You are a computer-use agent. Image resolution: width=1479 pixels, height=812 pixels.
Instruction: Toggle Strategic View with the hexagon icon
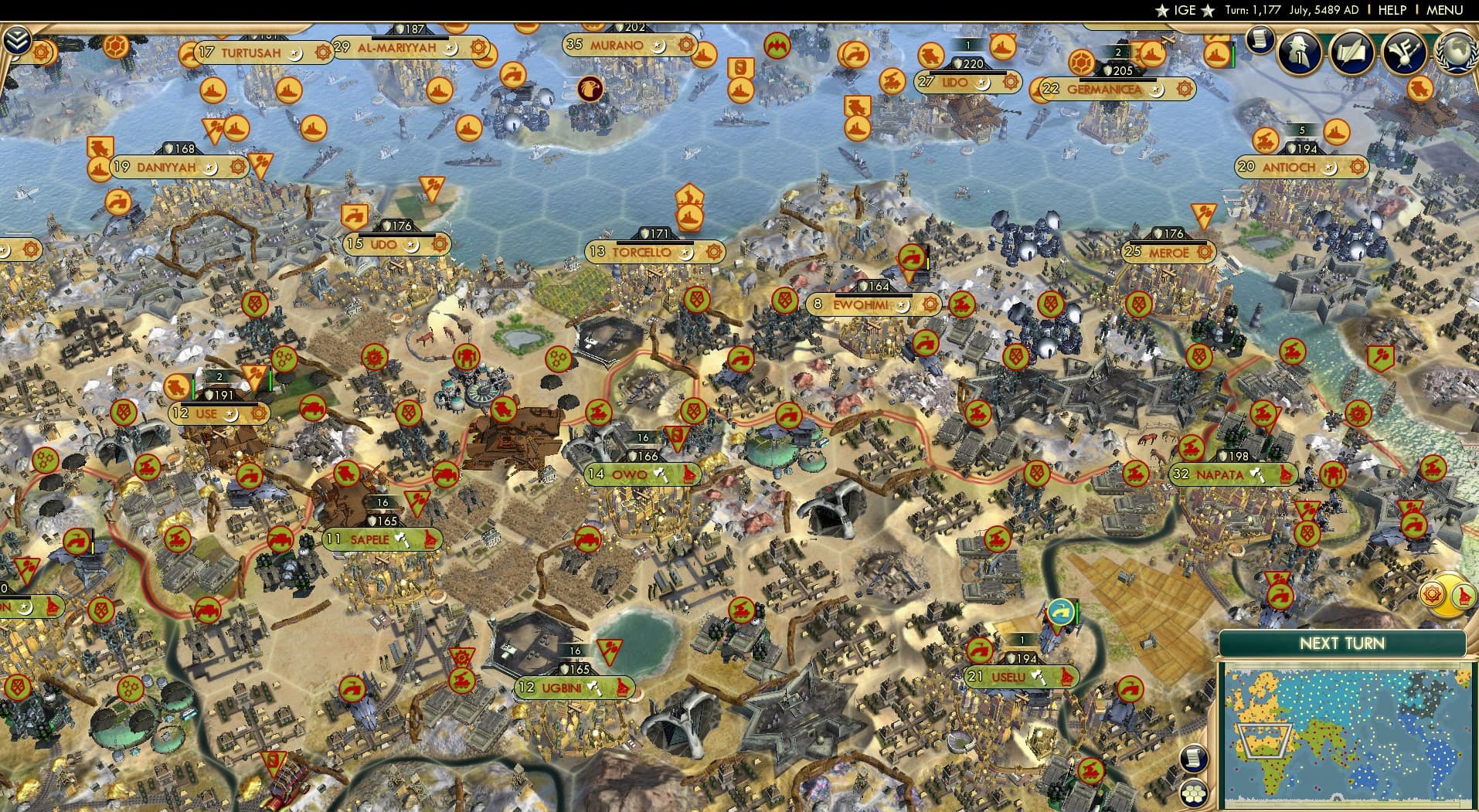(1194, 792)
